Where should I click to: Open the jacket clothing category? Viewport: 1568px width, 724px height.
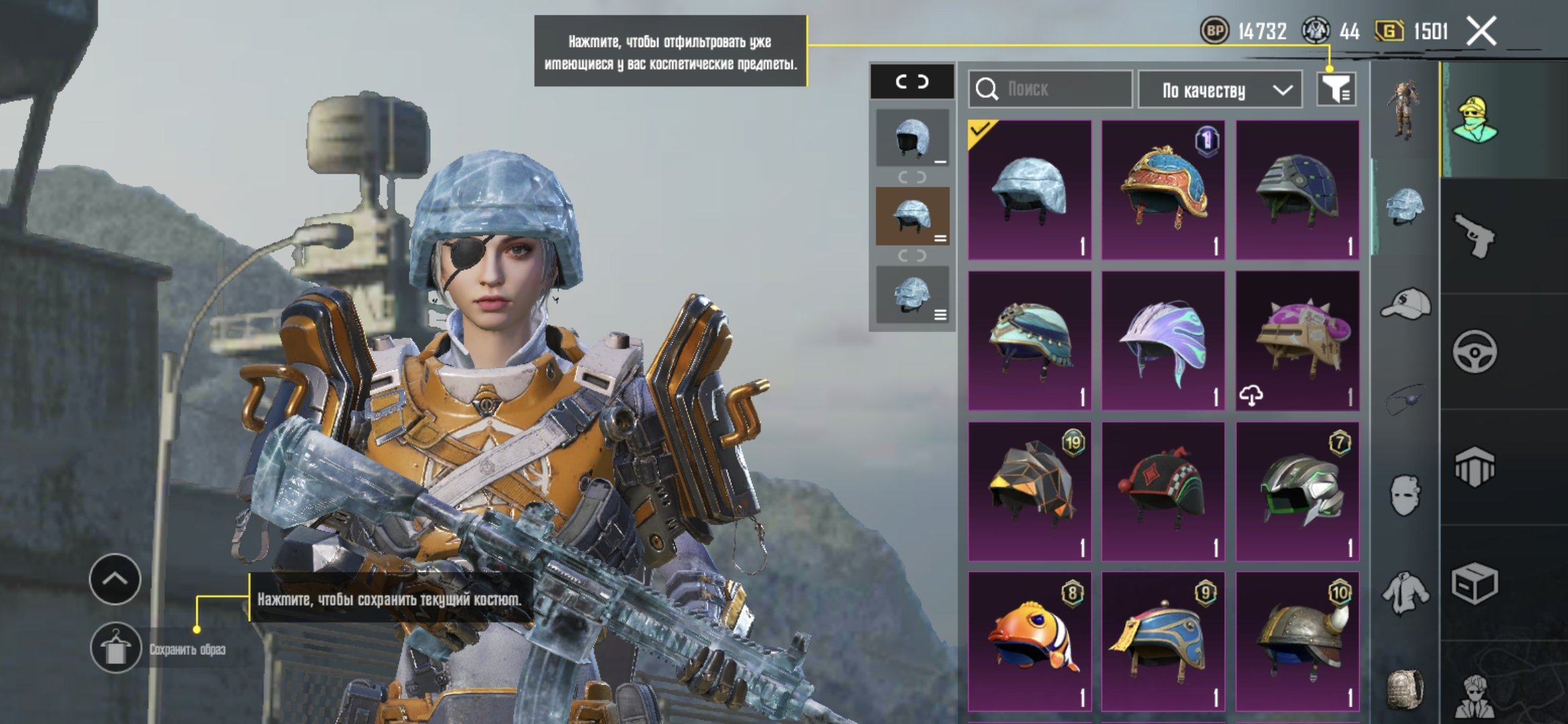[x=1405, y=593]
